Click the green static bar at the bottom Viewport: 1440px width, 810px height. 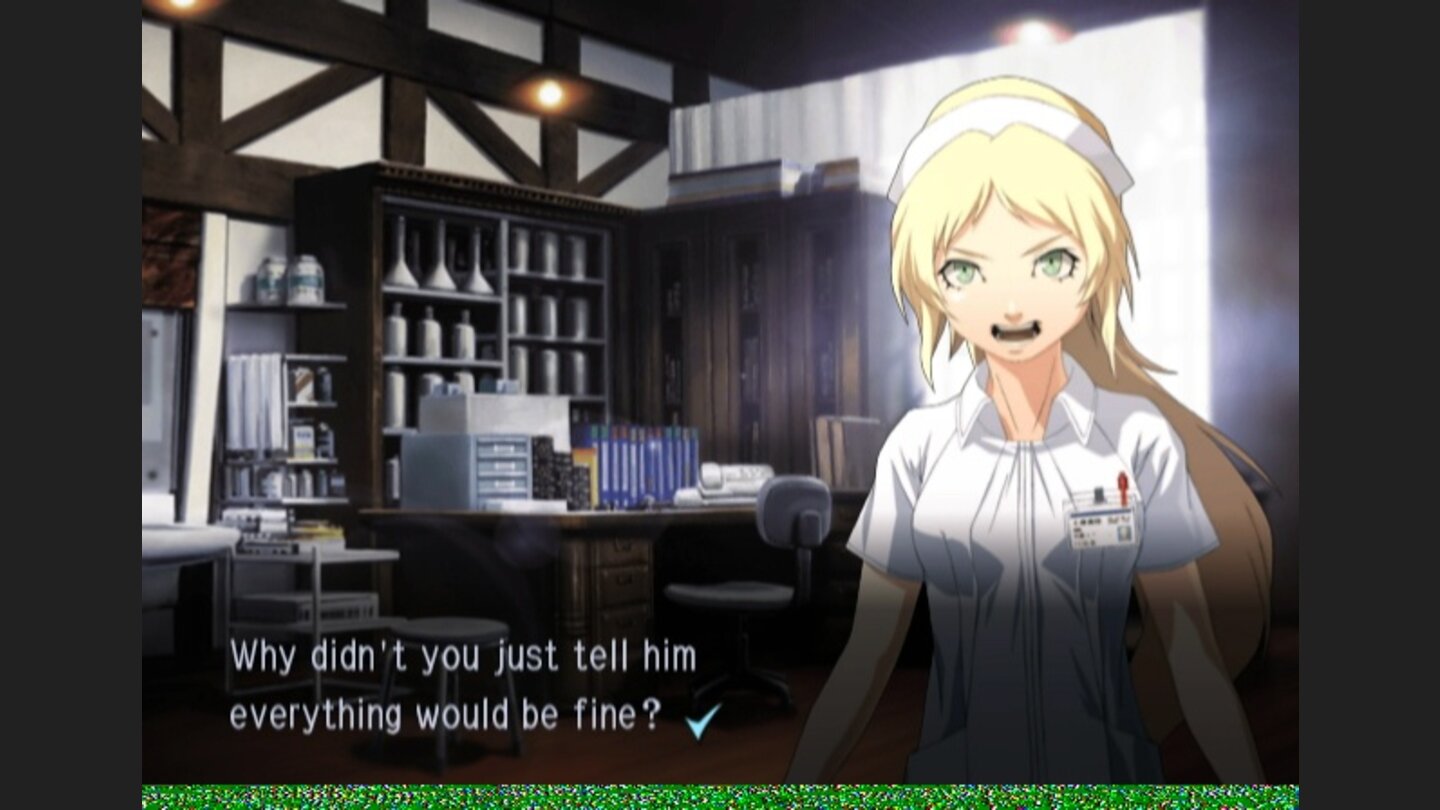[720, 795]
